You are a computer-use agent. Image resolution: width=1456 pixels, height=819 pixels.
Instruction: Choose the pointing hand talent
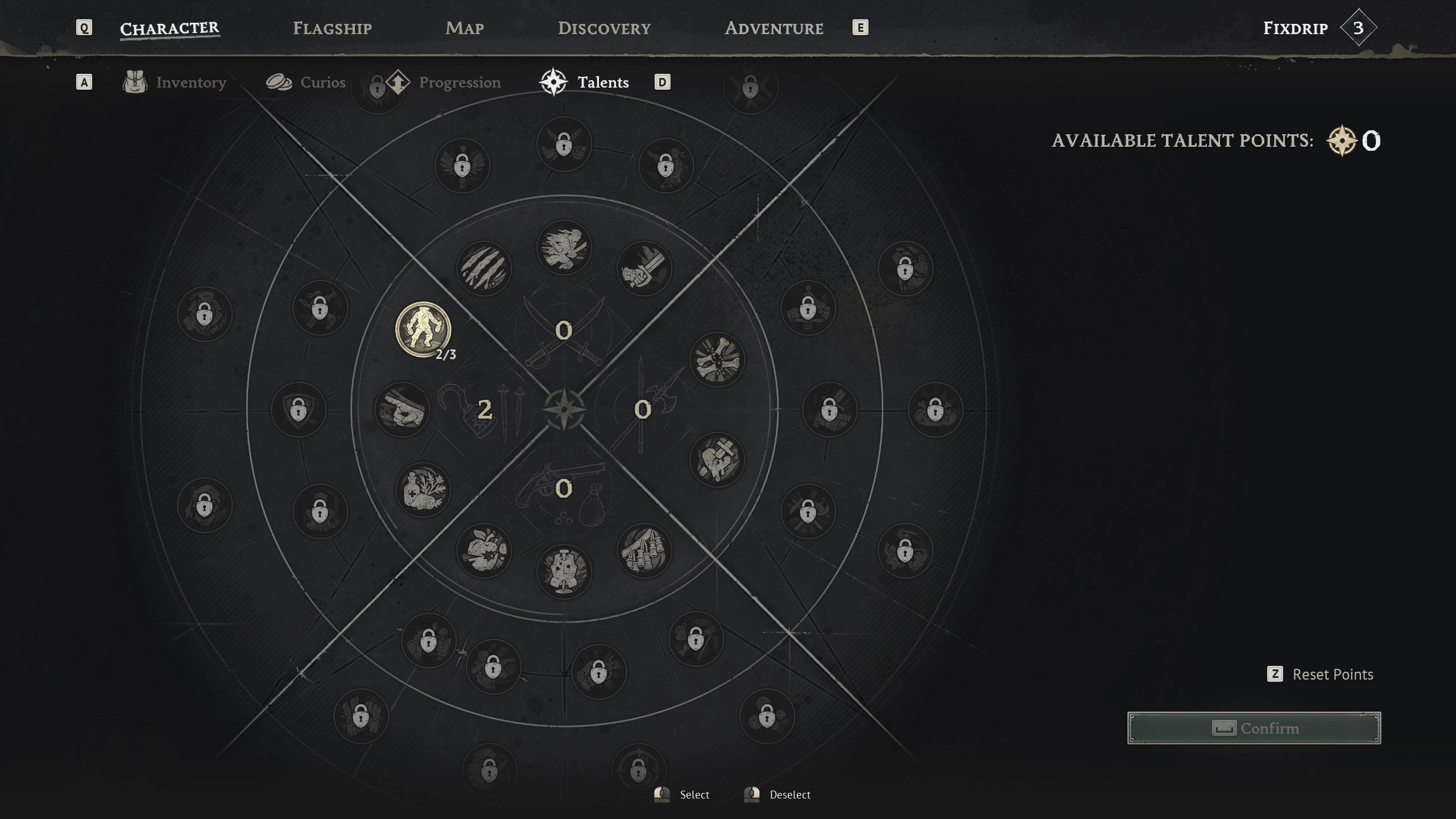(402, 409)
